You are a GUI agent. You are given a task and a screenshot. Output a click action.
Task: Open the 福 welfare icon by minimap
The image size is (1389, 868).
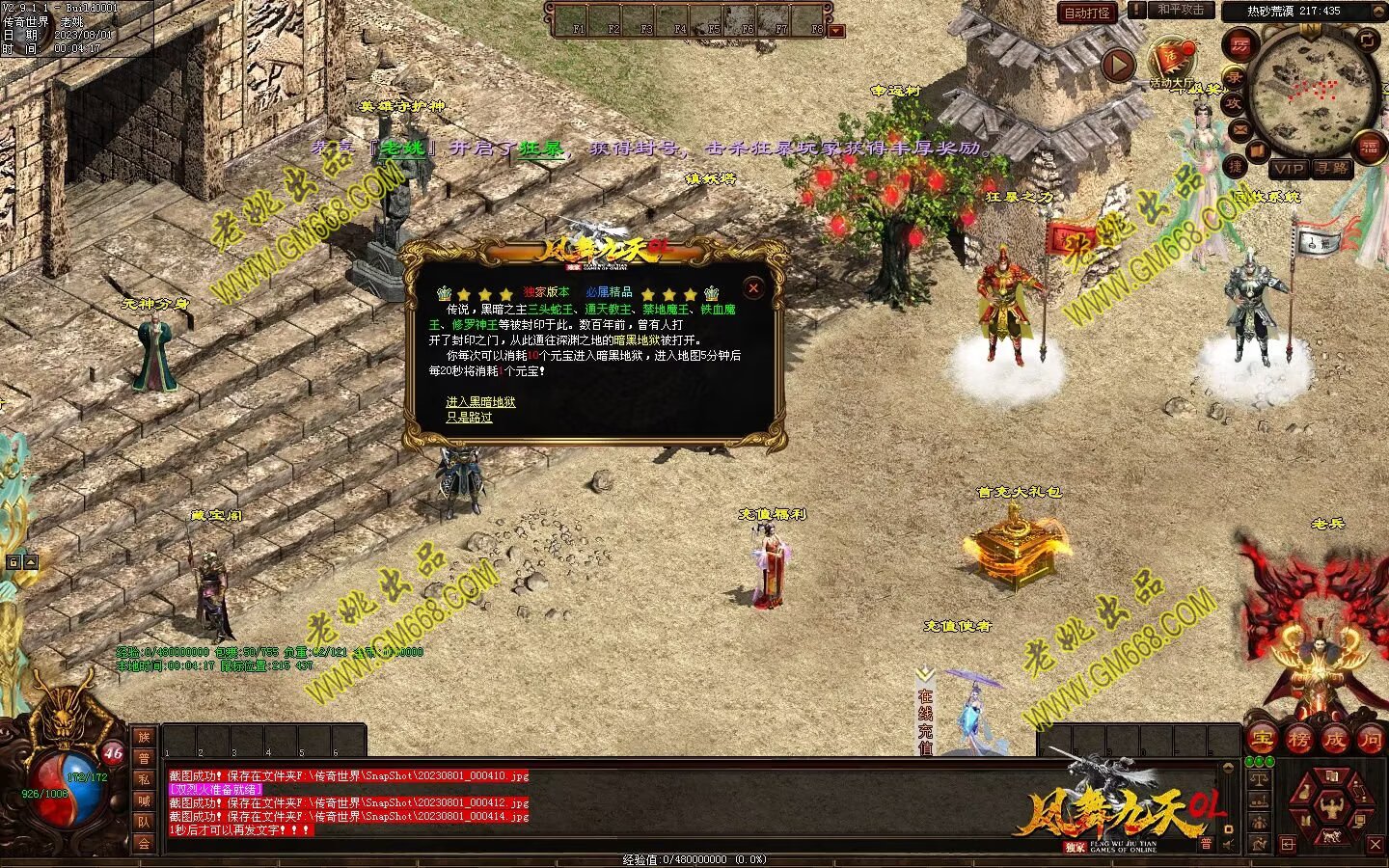tap(1369, 147)
